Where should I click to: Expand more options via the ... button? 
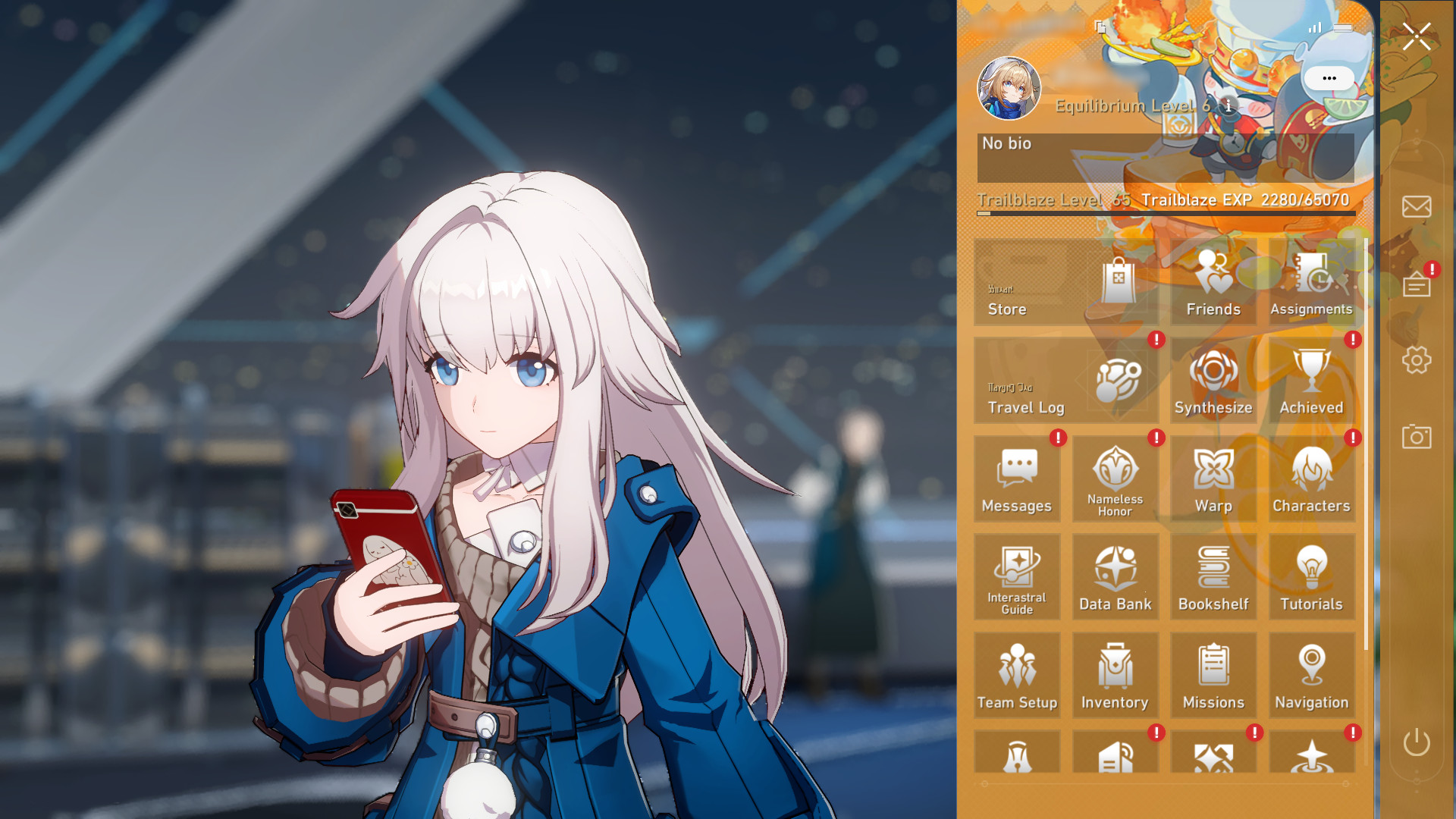(x=1328, y=78)
